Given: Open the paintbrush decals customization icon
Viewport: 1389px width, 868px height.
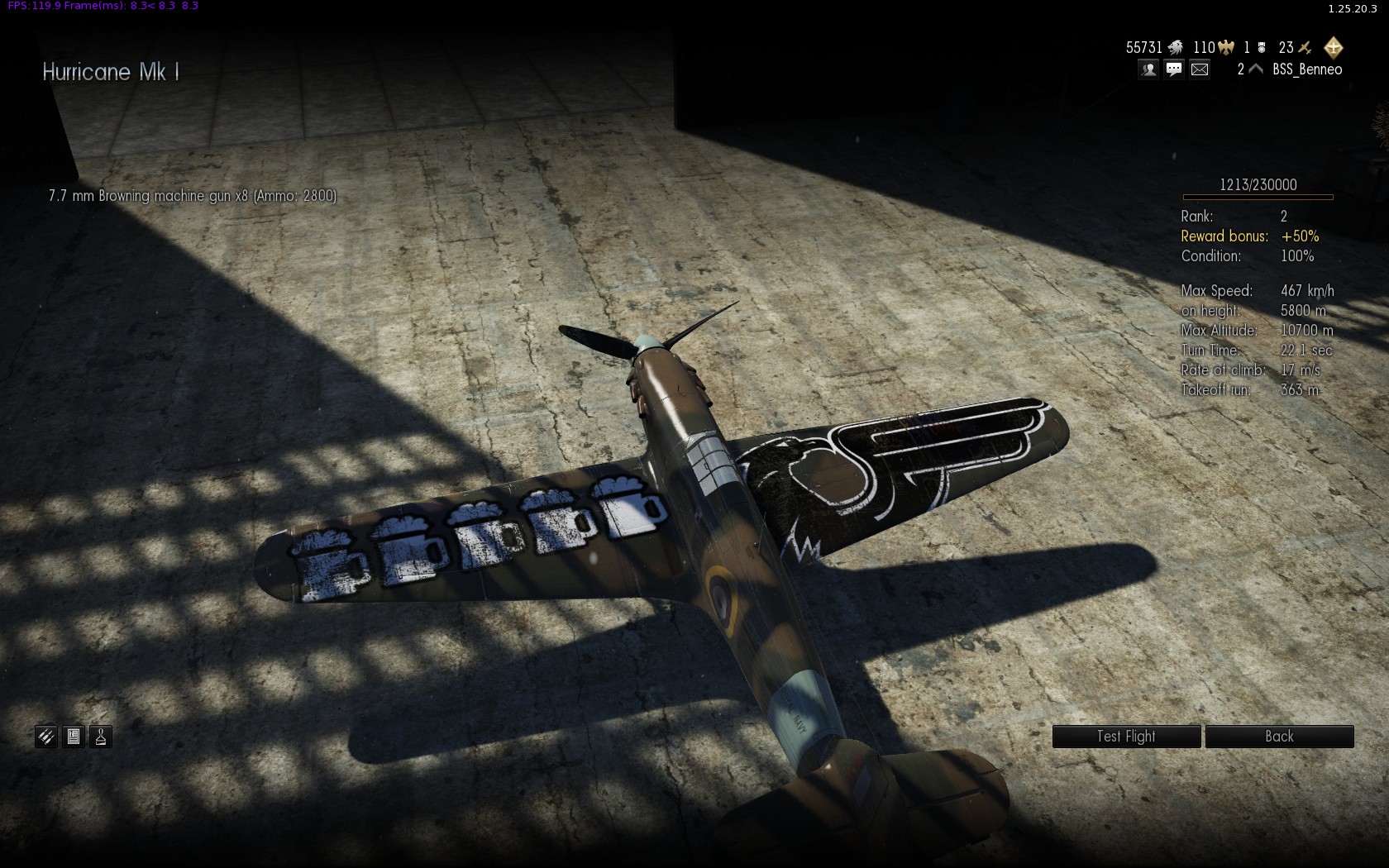Looking at the screenshot, I should pos(101,737).
